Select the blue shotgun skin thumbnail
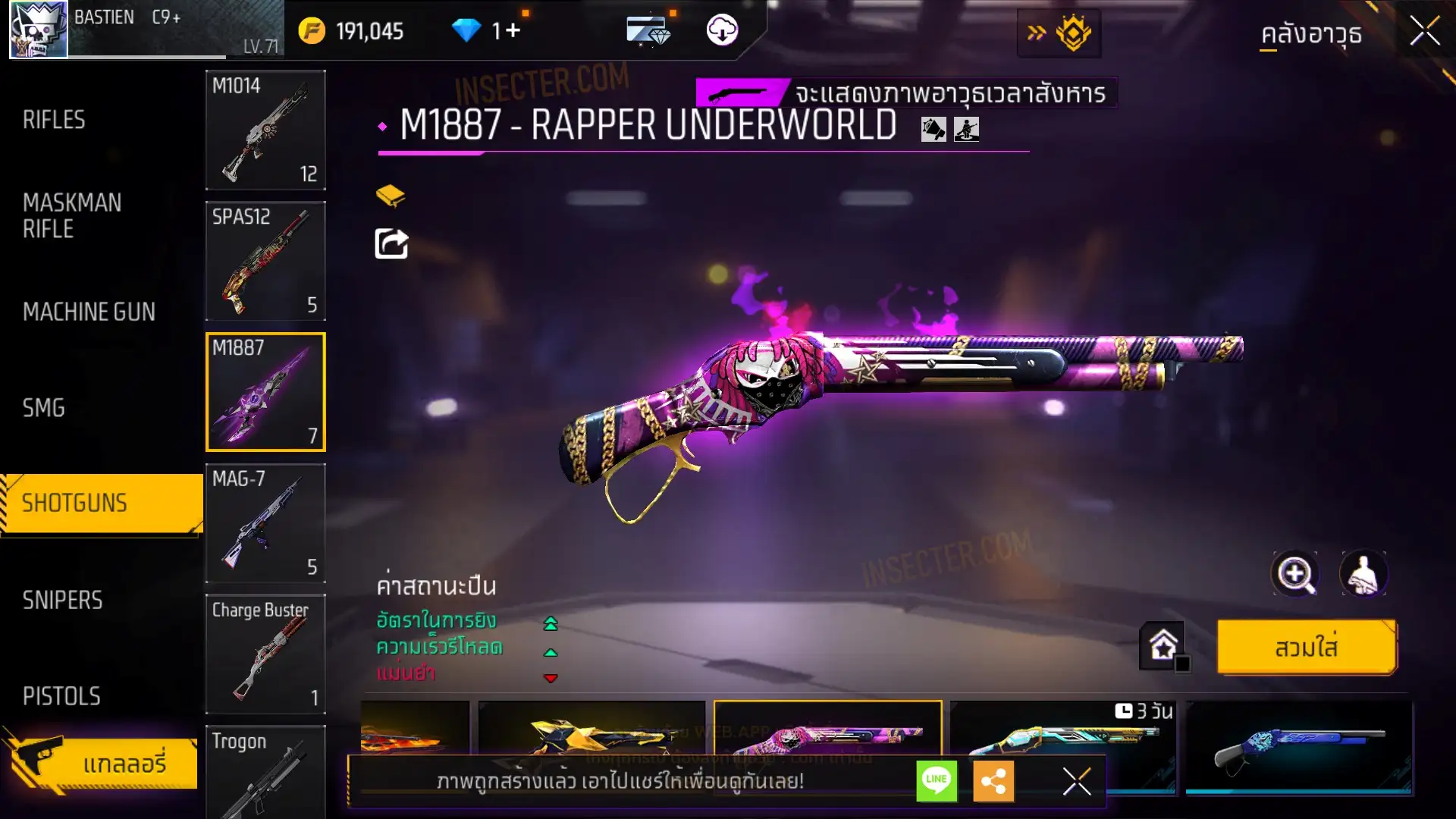 point(1298,747)
